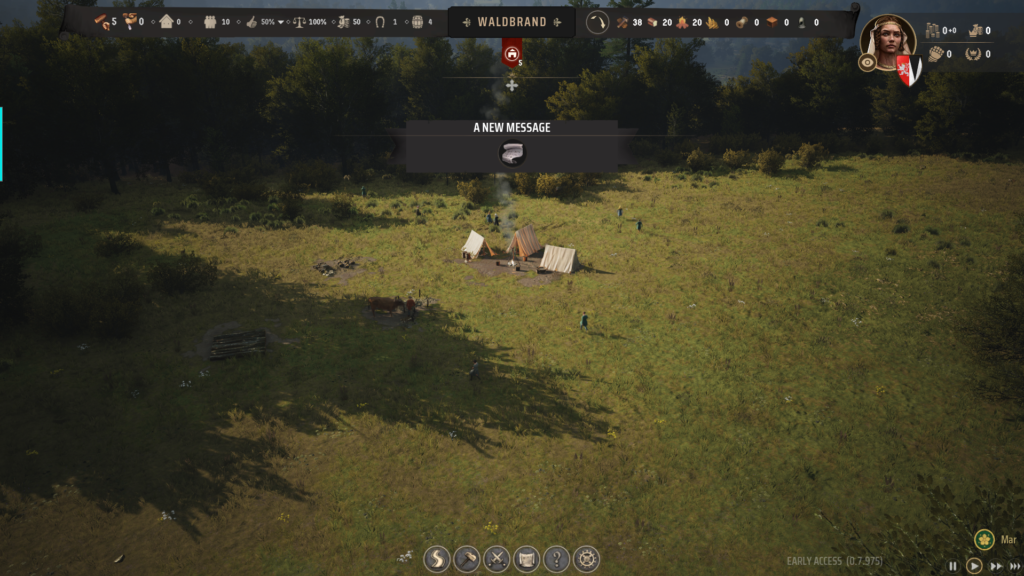Viewport: 1024px width, 576px height.
Task: Click the red homeless families alert banner
Action: (512, 53)
